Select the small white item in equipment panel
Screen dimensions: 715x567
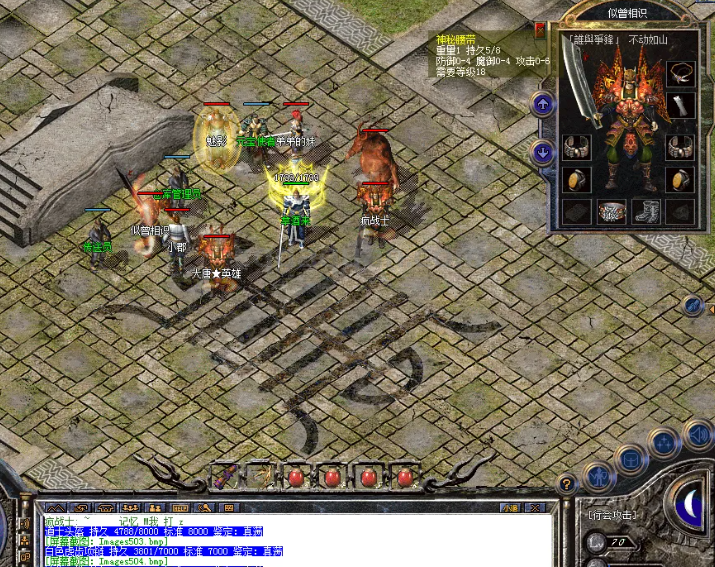(x=681, y=106)
